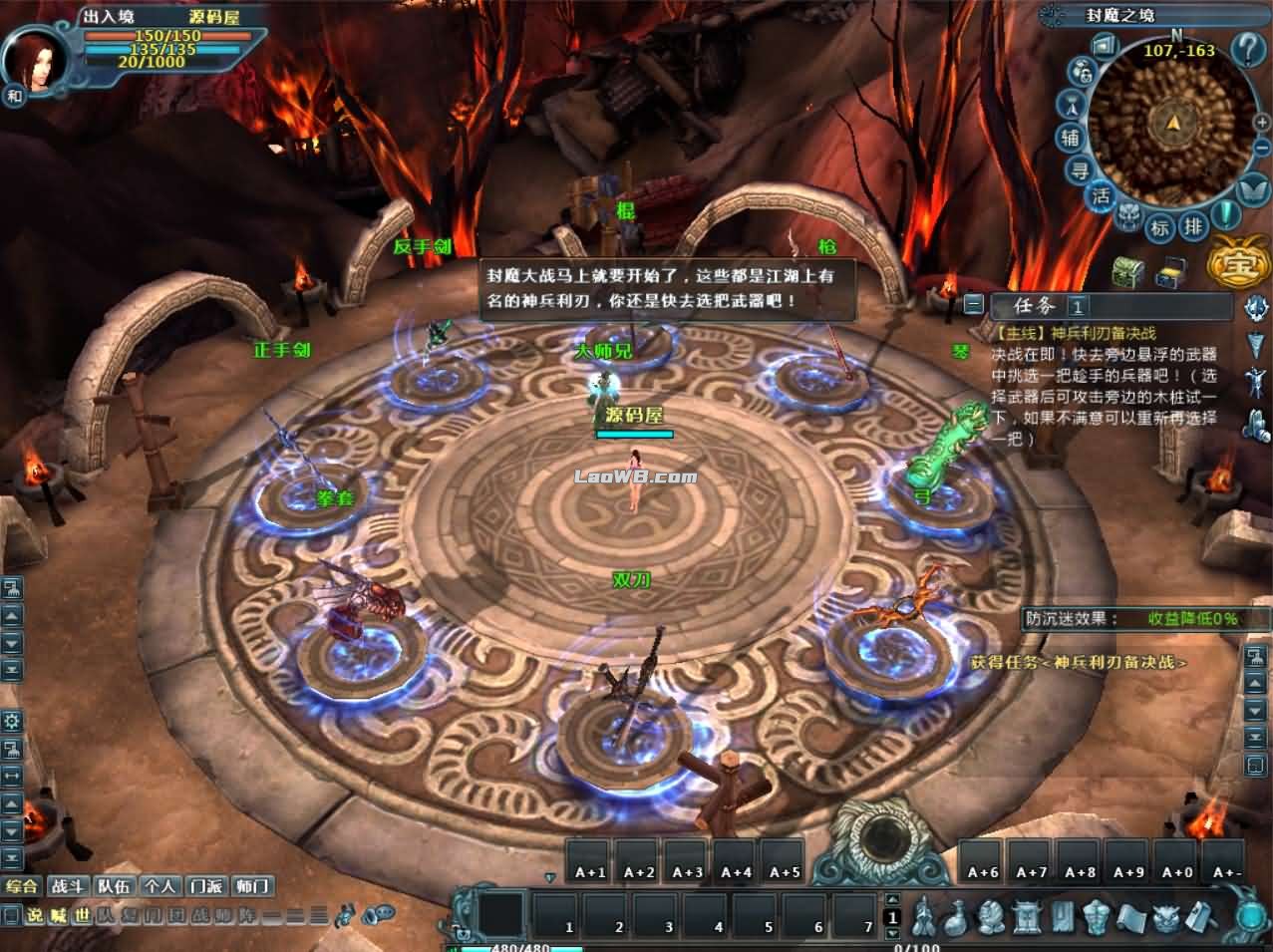Click the 标 marker button under minimap

tap(1160, 227)
